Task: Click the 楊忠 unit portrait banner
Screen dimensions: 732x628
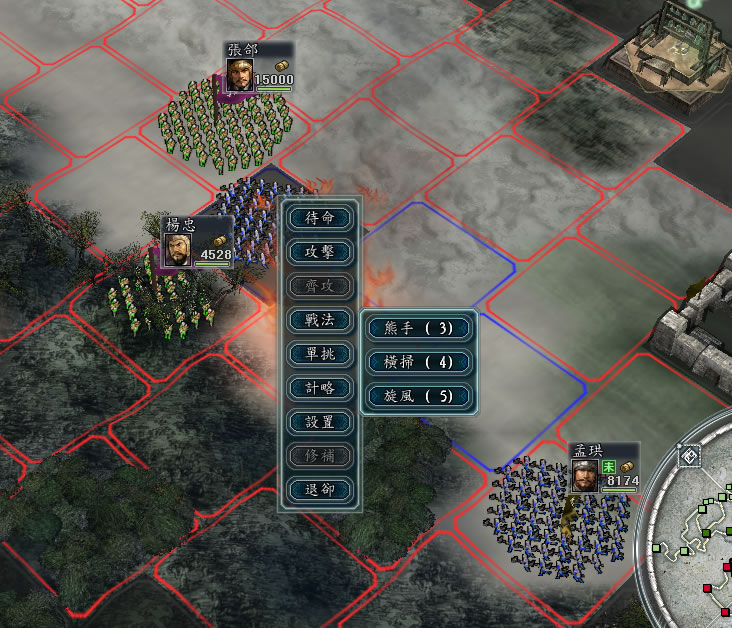Action: (197, 243)
